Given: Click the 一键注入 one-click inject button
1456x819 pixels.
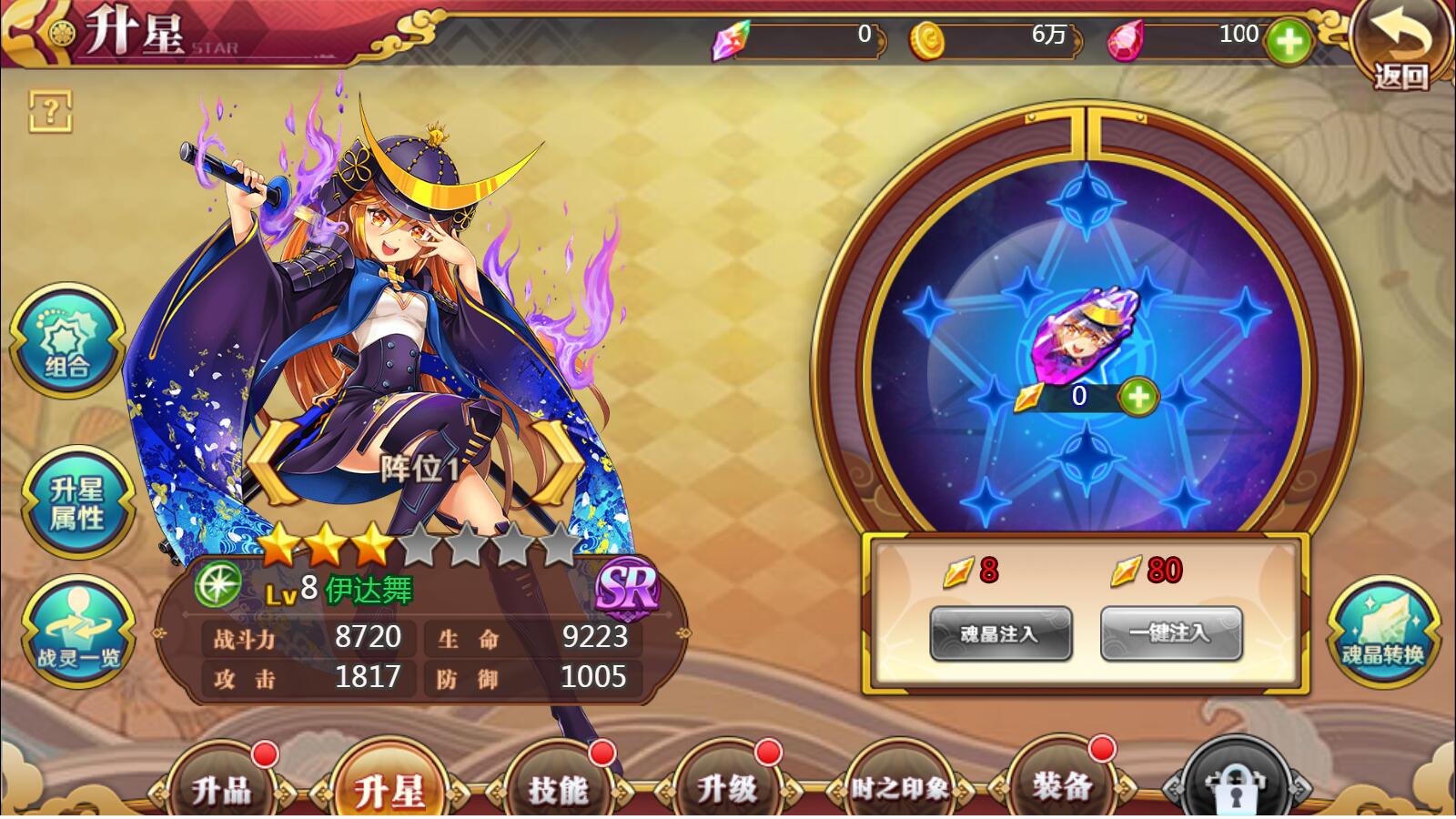Looking at the screenshot, I should click(x=1171, y=633).
